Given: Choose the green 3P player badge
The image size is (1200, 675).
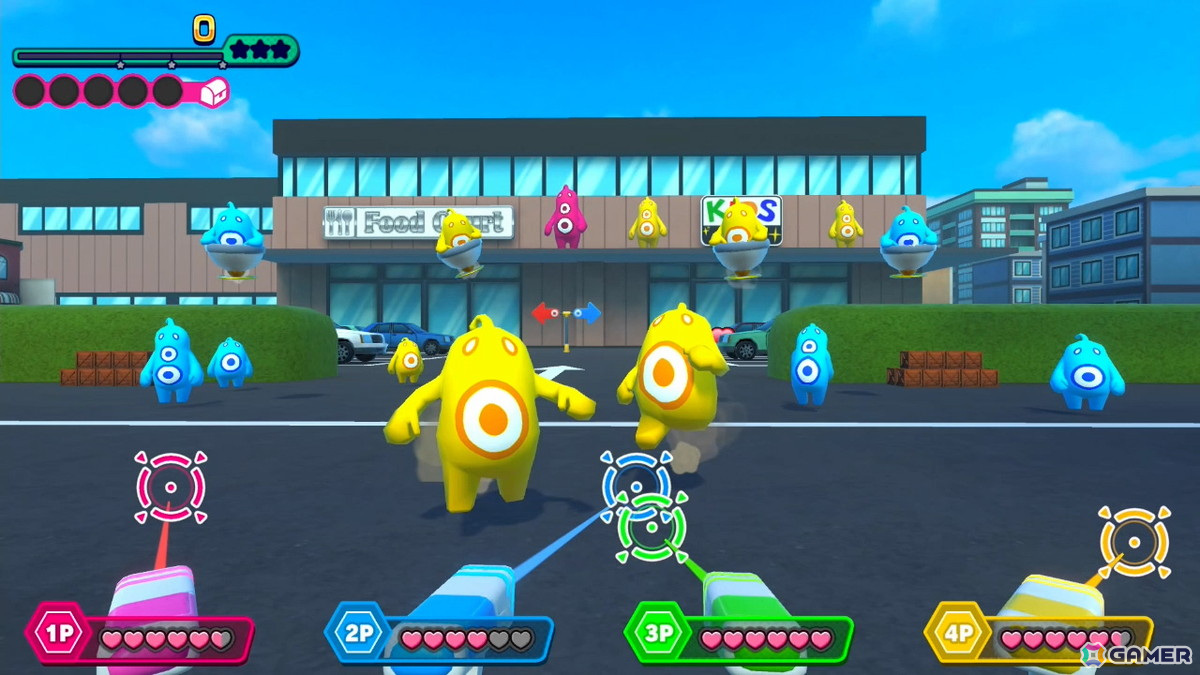Looking at the screenshot, I should tap(656, 634).
